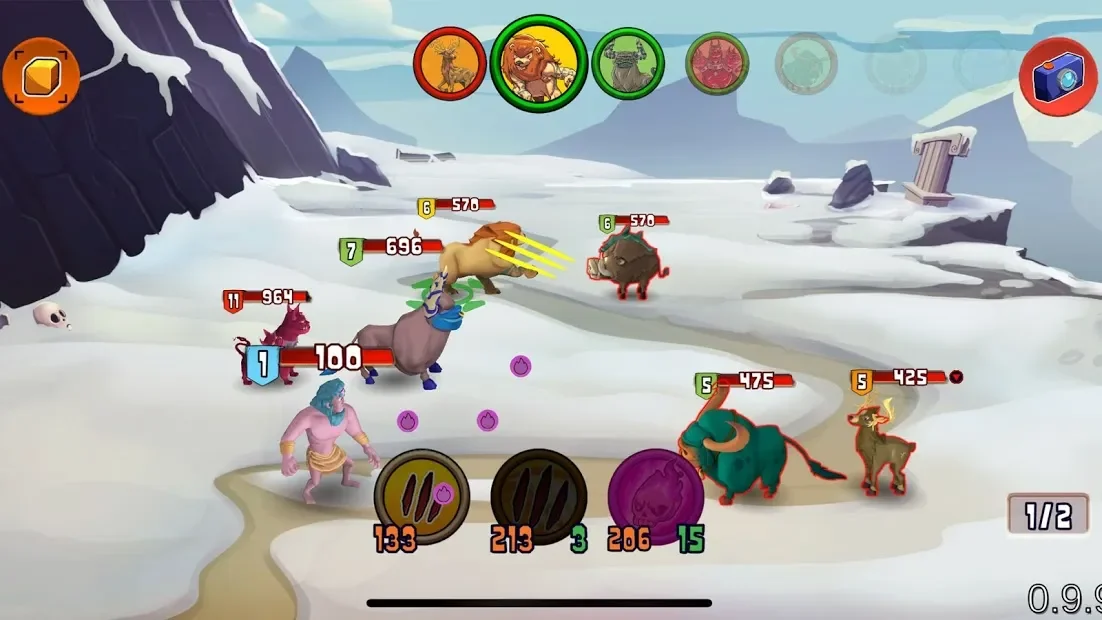Select the deer portrait in turn order
Image resolution: width=1102 pixels, height=620 pixels.
click(x=450, y=64)
